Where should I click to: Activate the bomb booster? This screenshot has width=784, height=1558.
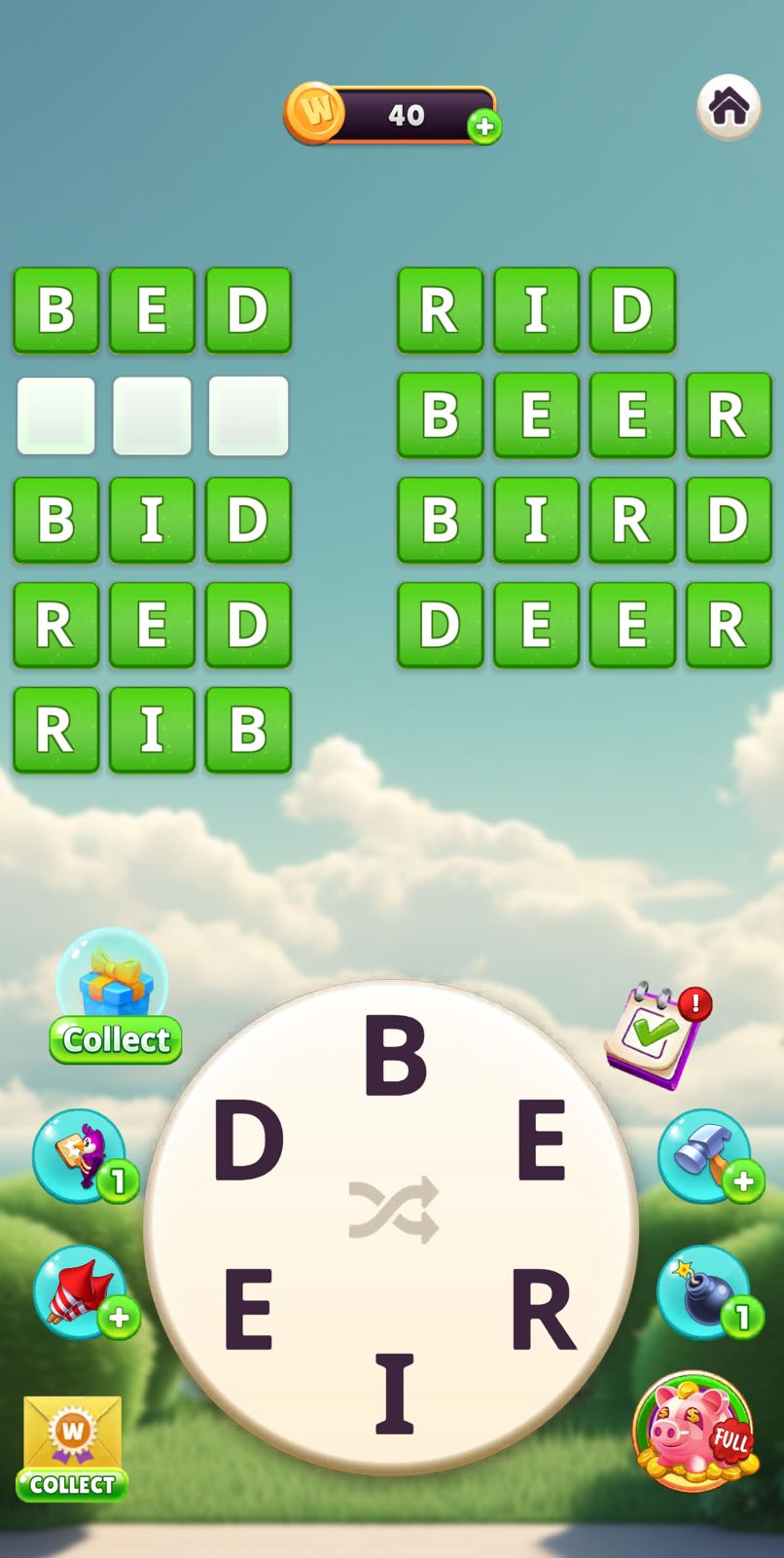(x=704, y=1292)
